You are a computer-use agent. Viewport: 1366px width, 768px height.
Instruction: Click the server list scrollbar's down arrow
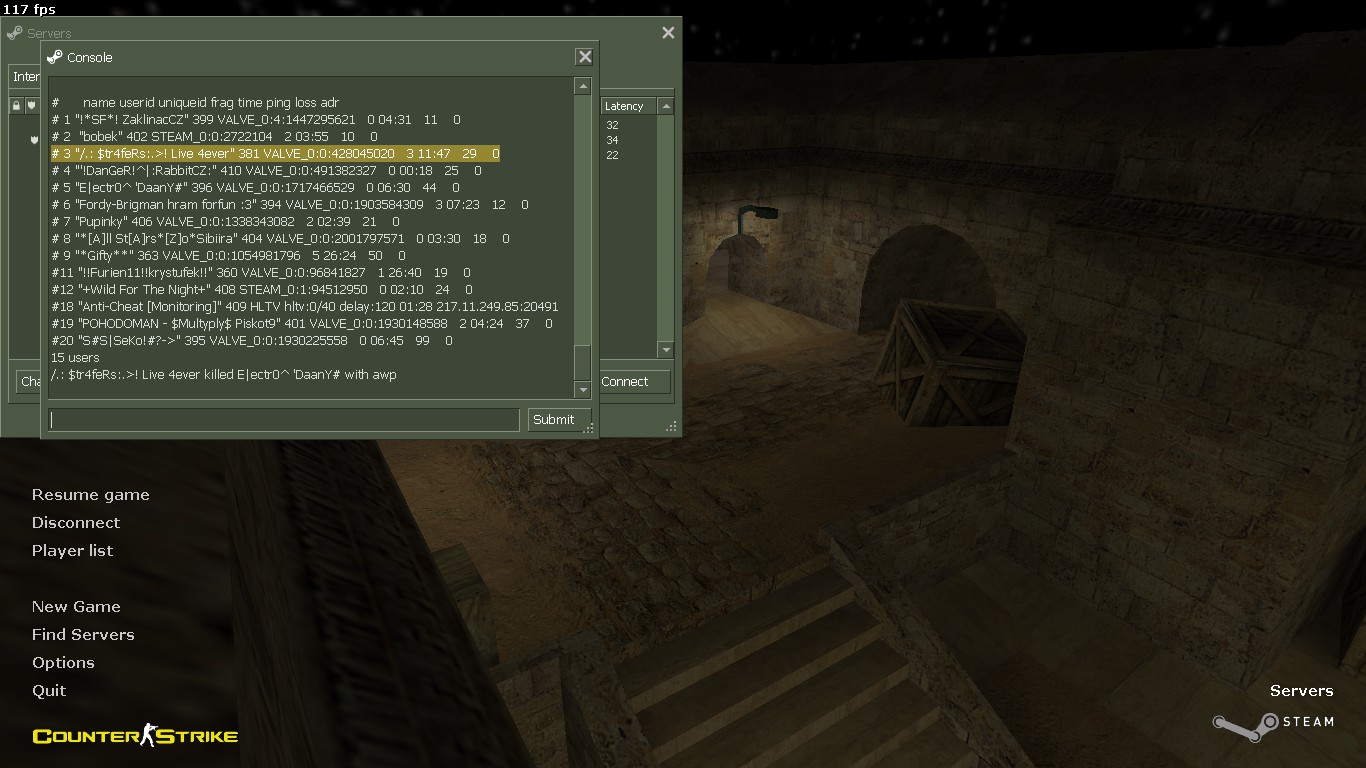(666, 349)
